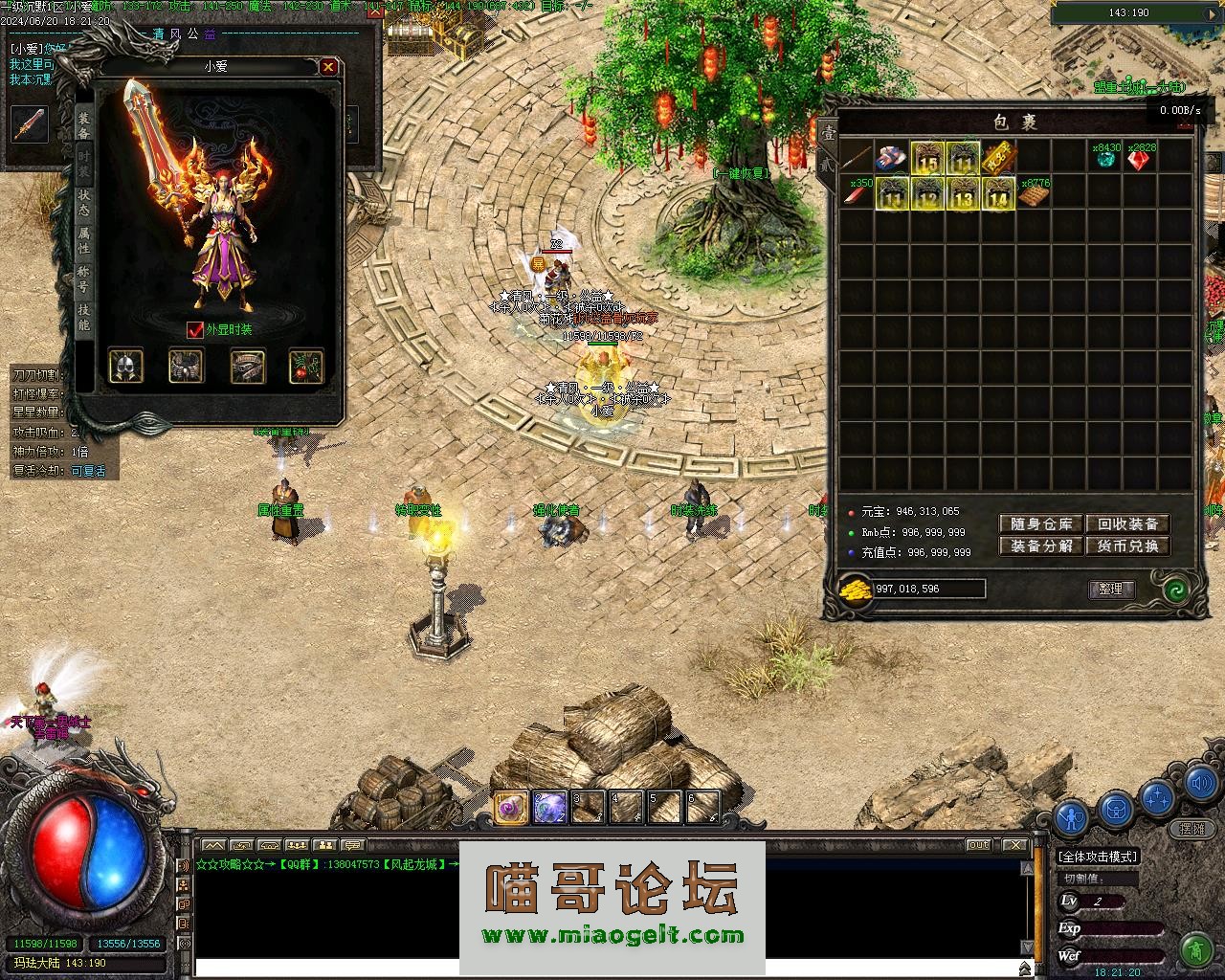Open the 状态 status tab
Image resolution: width=1225 pixels, height=980 pixels.
point(84,202)
